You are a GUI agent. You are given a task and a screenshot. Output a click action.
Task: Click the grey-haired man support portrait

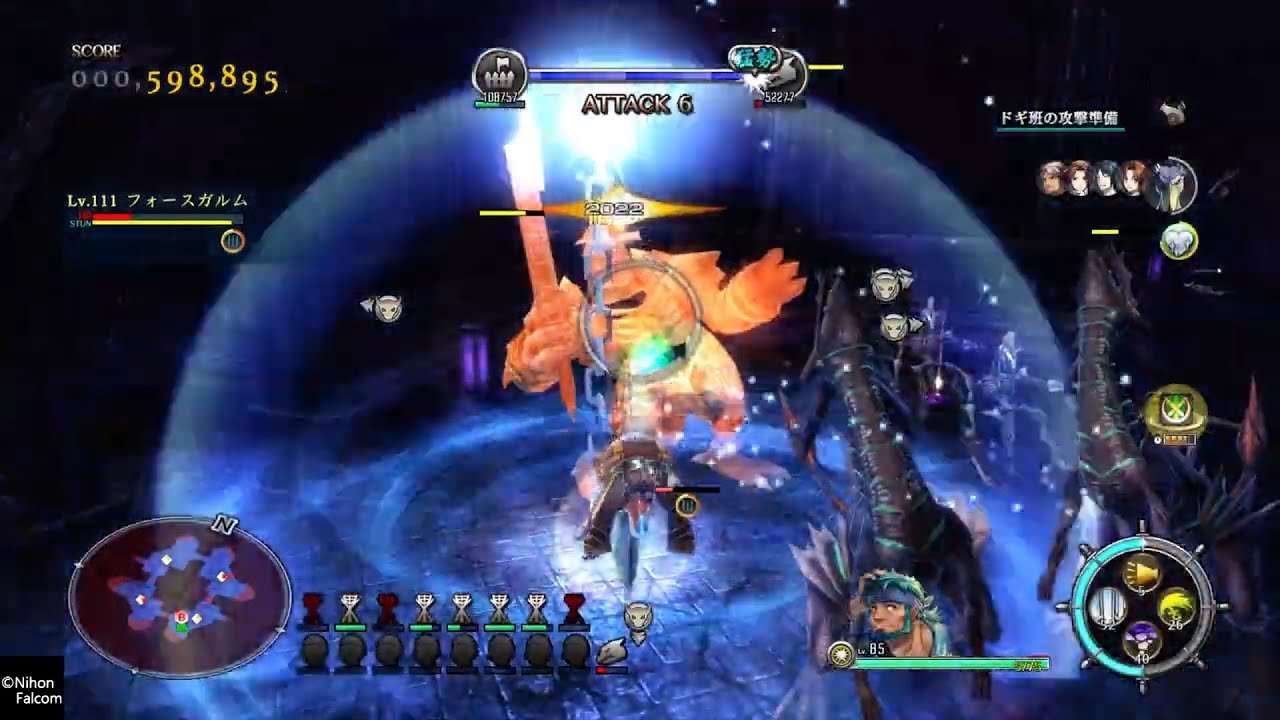[x=1052, y=178]
